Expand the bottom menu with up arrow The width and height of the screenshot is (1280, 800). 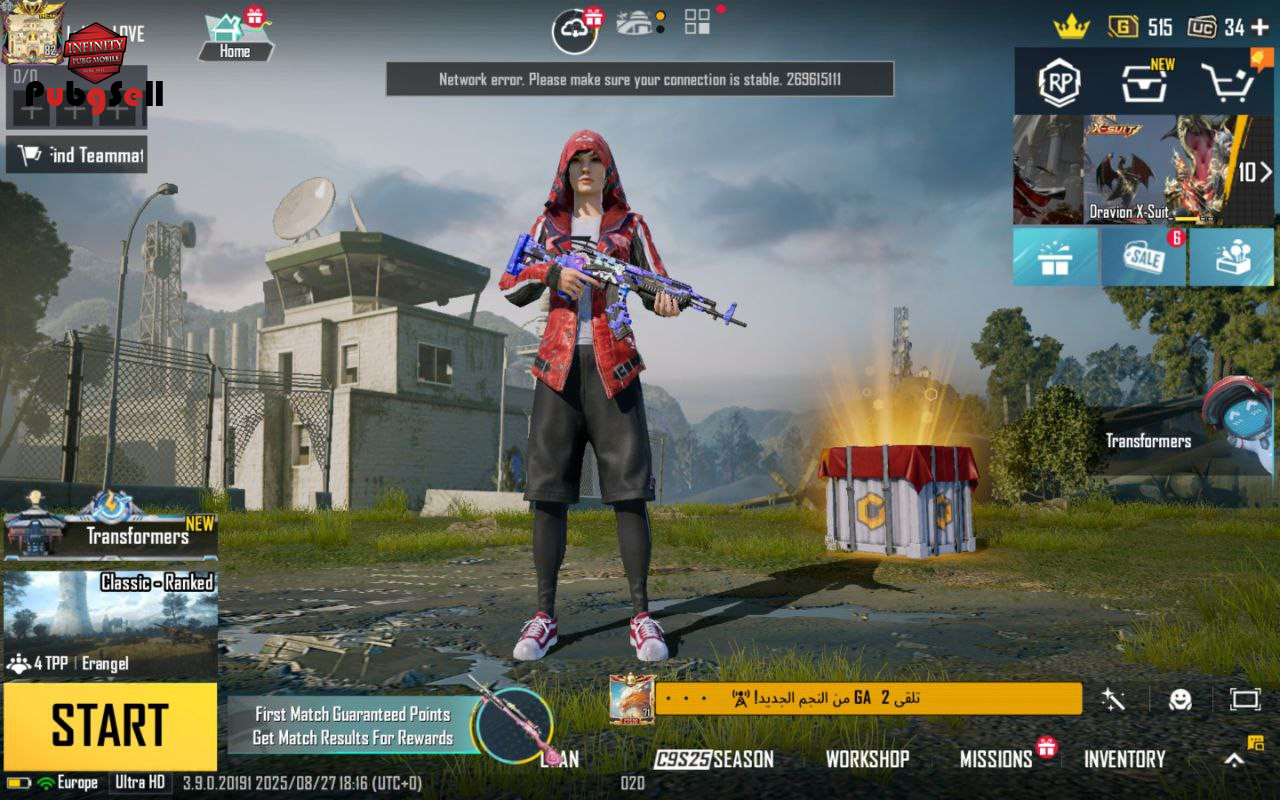(x=1235, y=759)
